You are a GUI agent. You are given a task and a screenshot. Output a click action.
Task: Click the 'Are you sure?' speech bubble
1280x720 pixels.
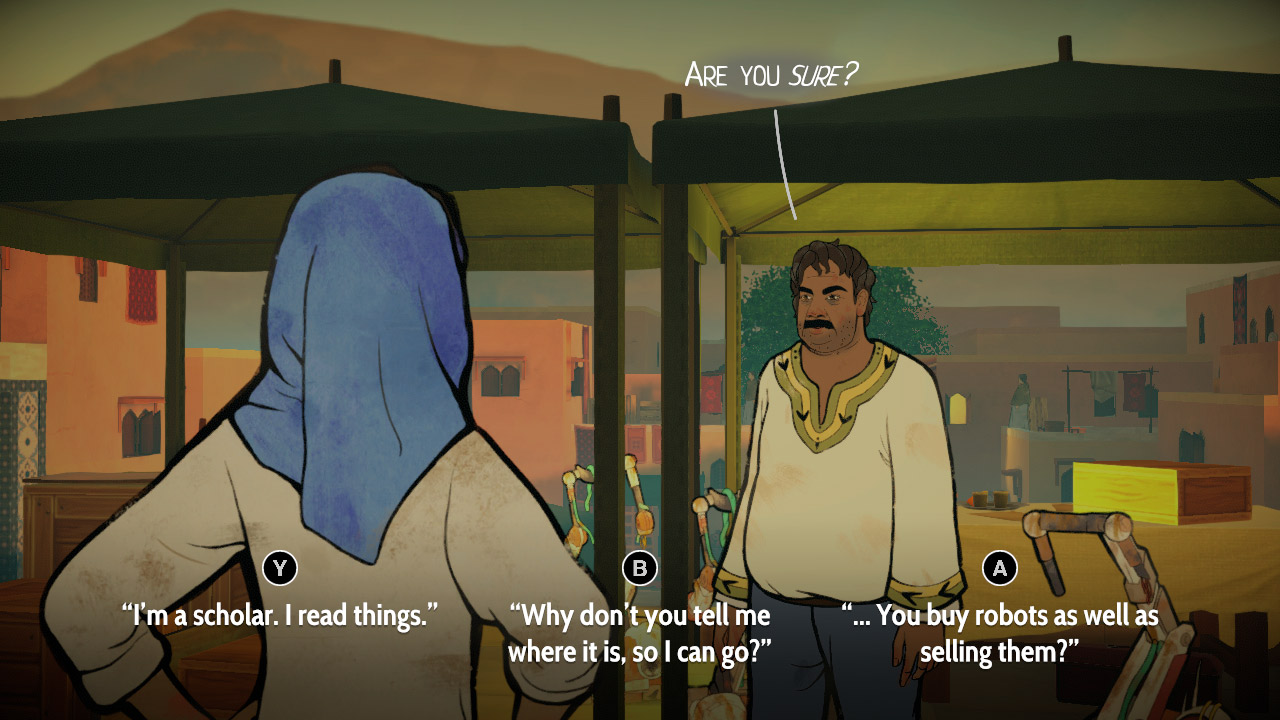tap(770, 70)
